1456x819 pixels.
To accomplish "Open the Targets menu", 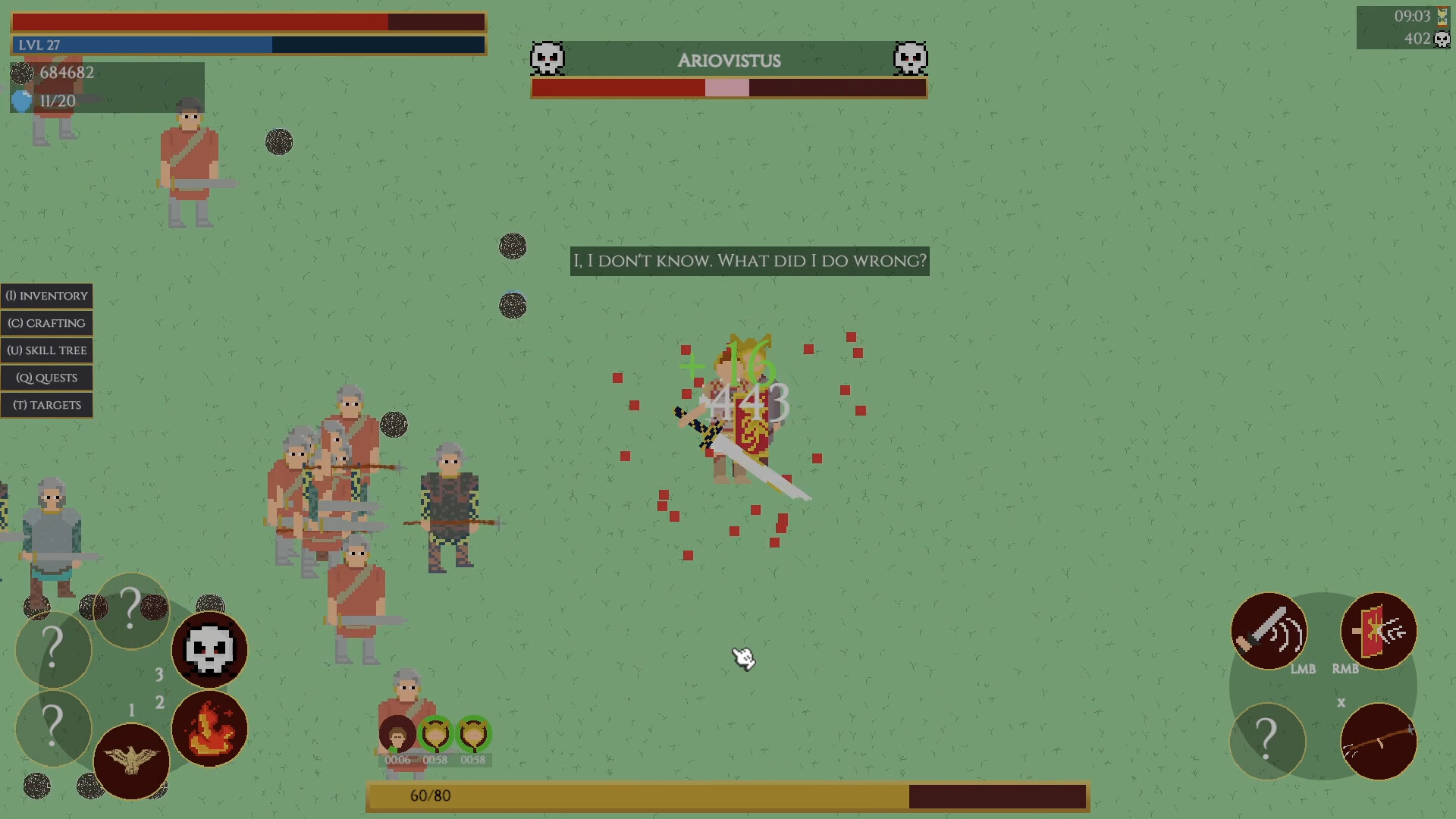I will [46, 405].
